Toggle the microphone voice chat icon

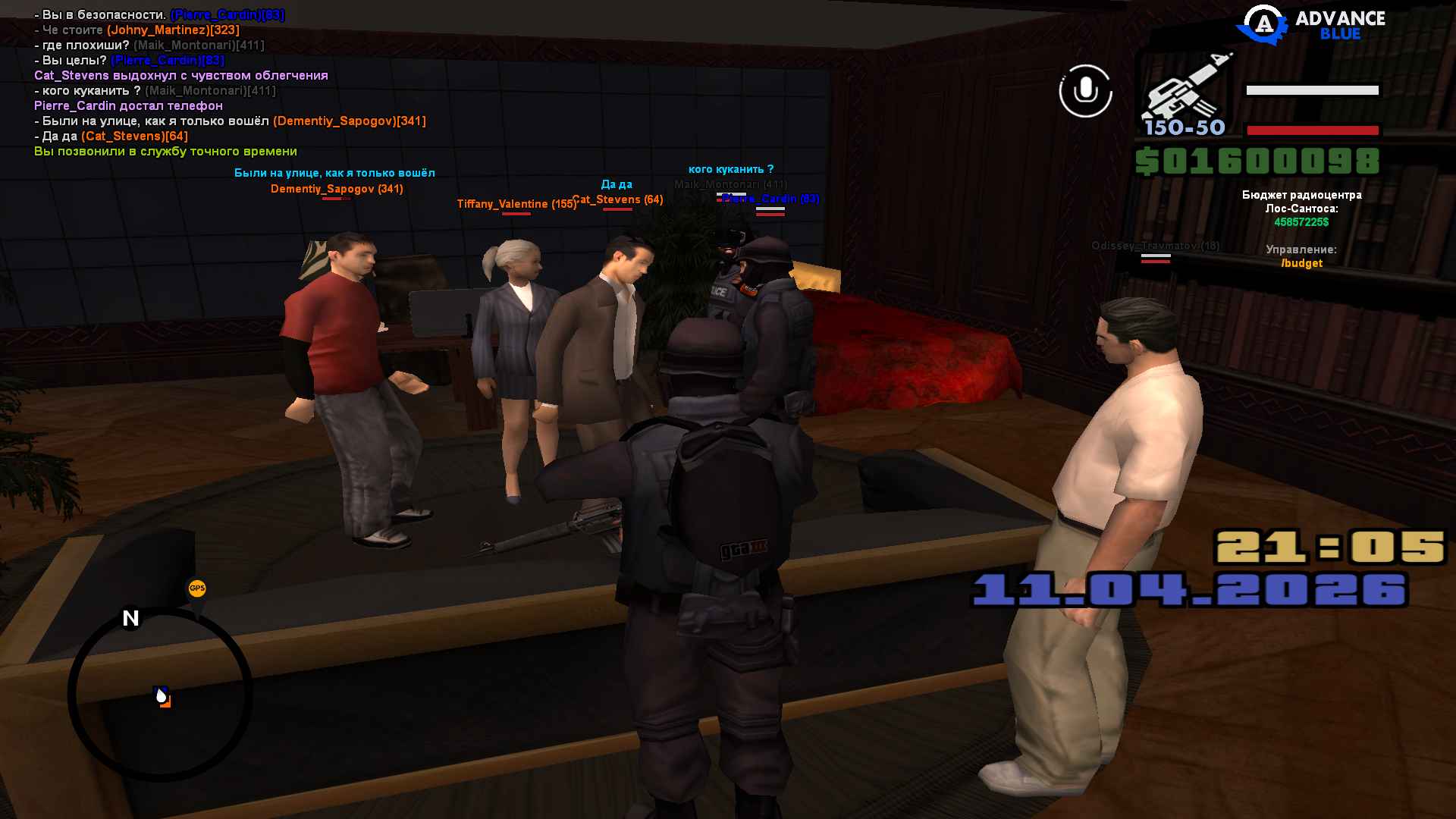tap(1085, 91)
